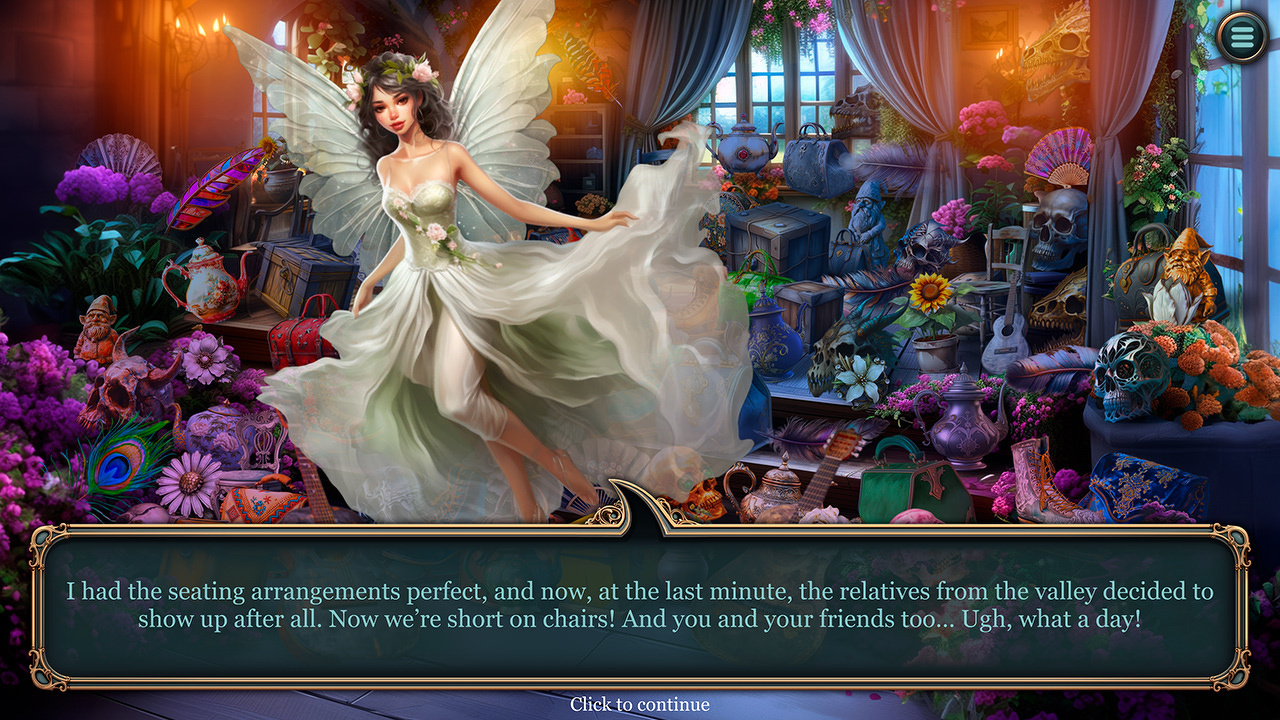Open the round hamburger menu button

(1241, 37)
